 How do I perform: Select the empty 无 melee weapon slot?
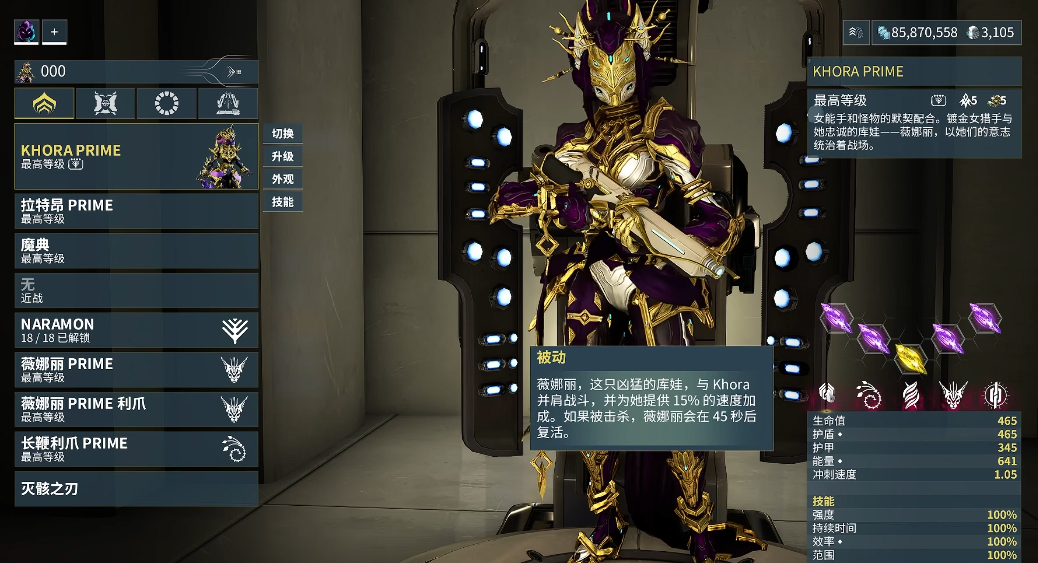click(135, 290)
